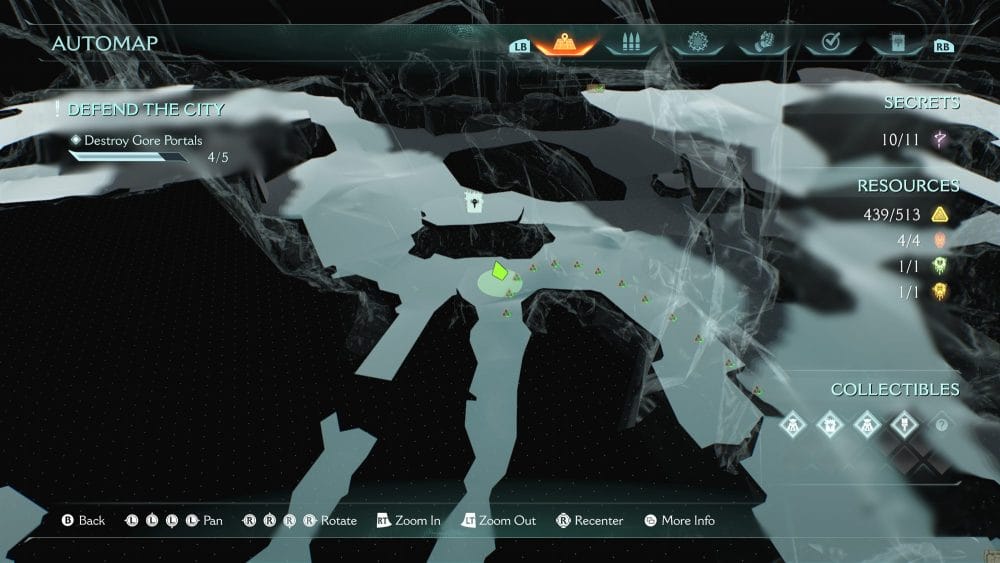Open the circular sigil gear tab
Image resolution: width=1000 pixels, height=563 pixels.
point(697,43)
